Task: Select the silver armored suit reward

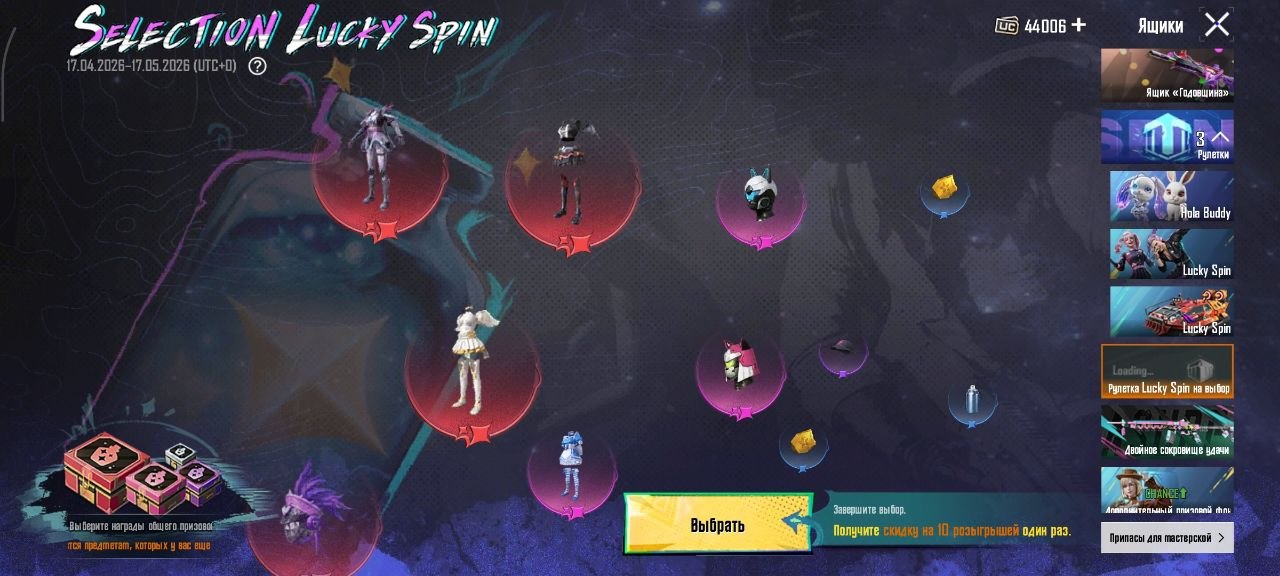Action: 379,160
